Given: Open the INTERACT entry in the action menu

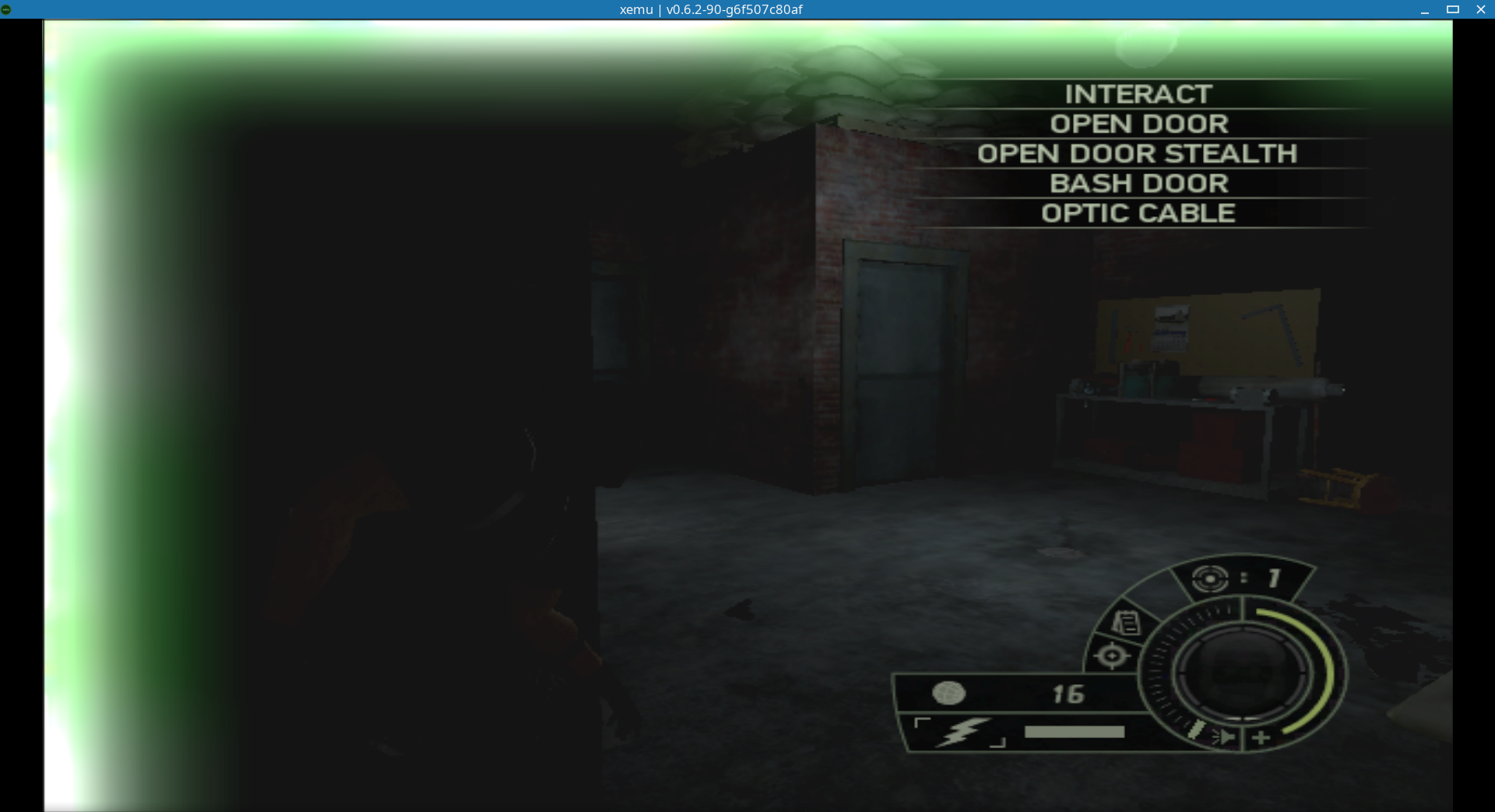Looking at the screenshot, I should (x=1138, y=94).
